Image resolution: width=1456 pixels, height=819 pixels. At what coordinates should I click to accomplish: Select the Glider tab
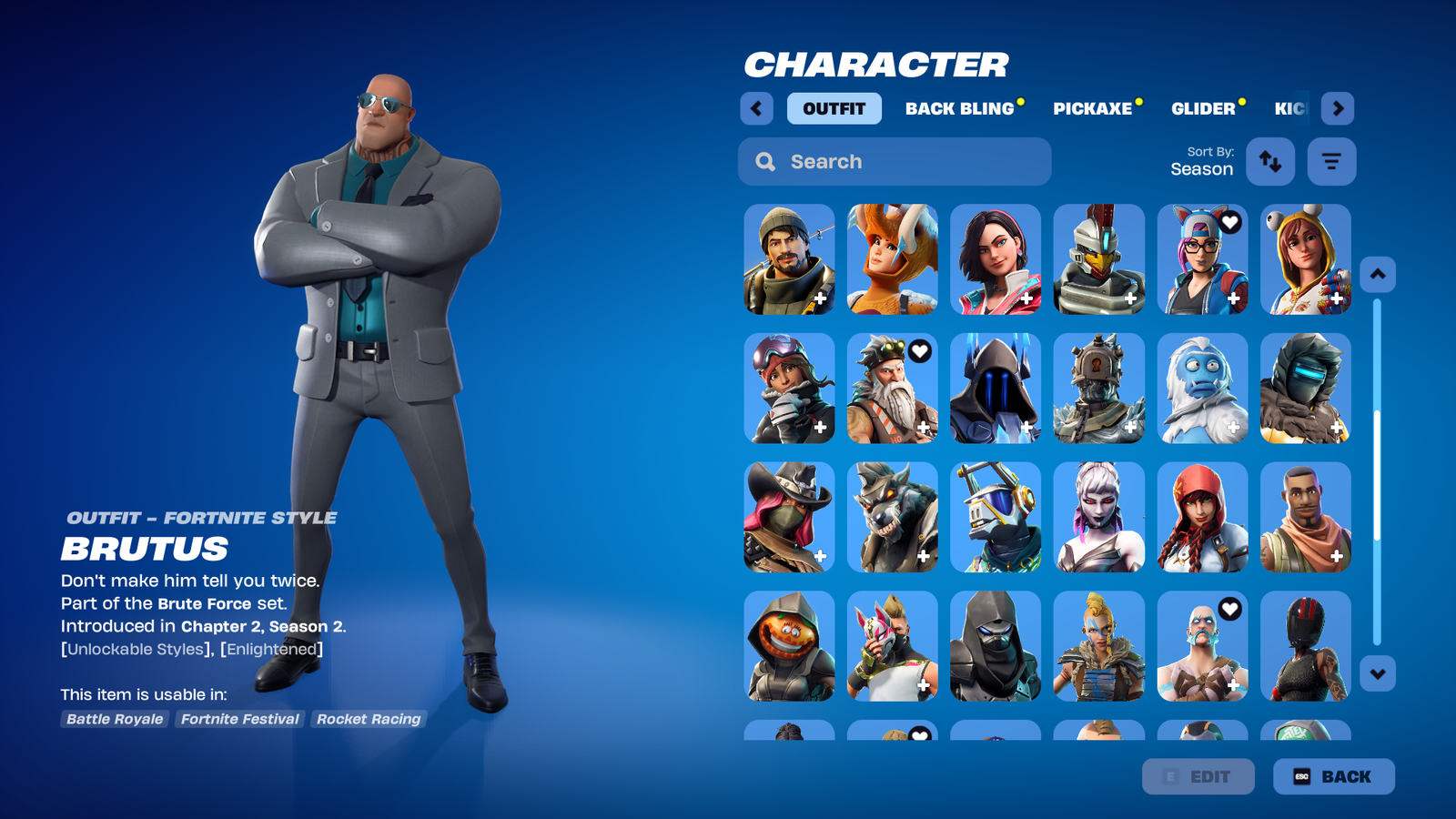(x=1203, y=108)
